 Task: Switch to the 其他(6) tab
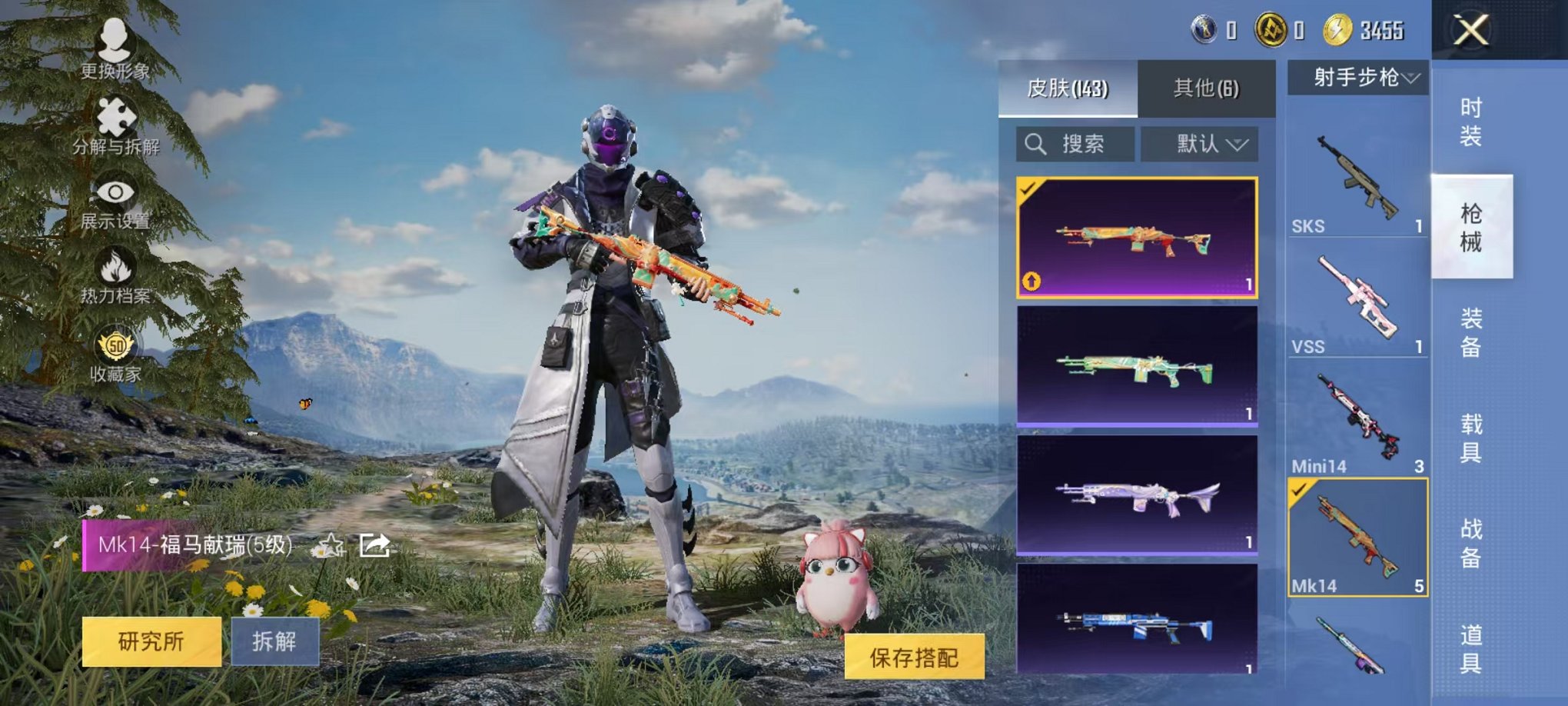1207,89
